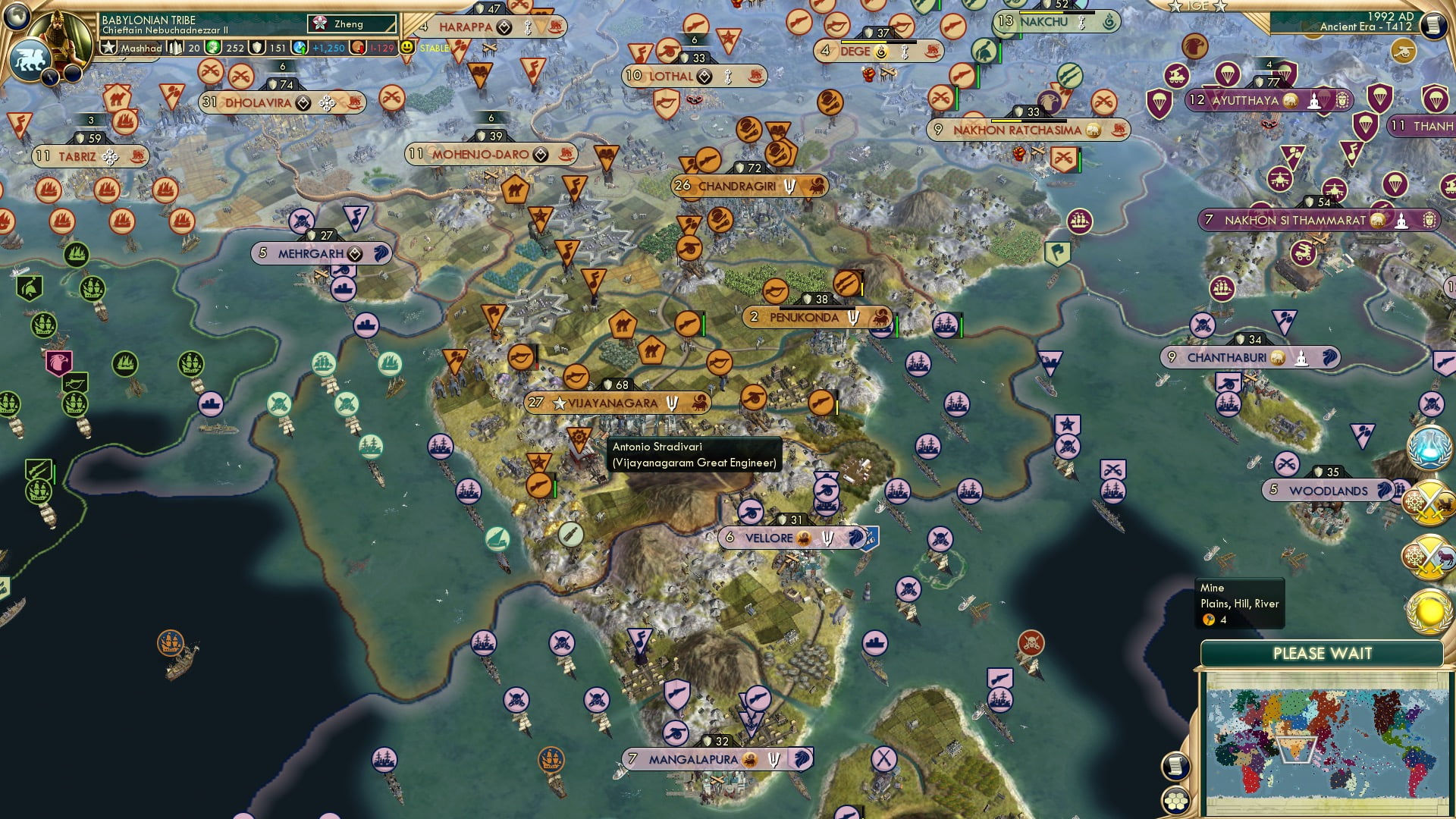Toggle the hex grid overlay button

[x=1176, y=802]
